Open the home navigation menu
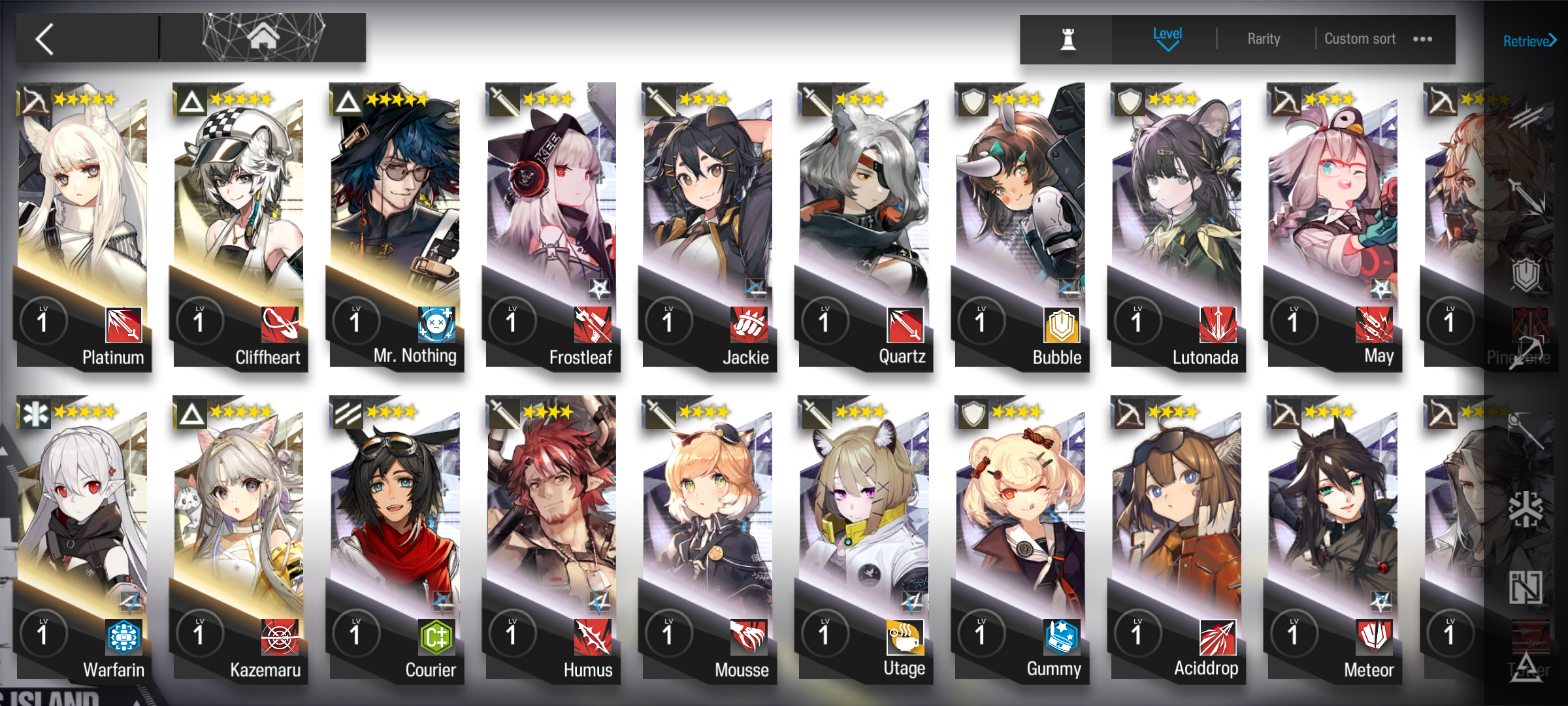This screenshot has width=1568, height=706. [263, 38]
